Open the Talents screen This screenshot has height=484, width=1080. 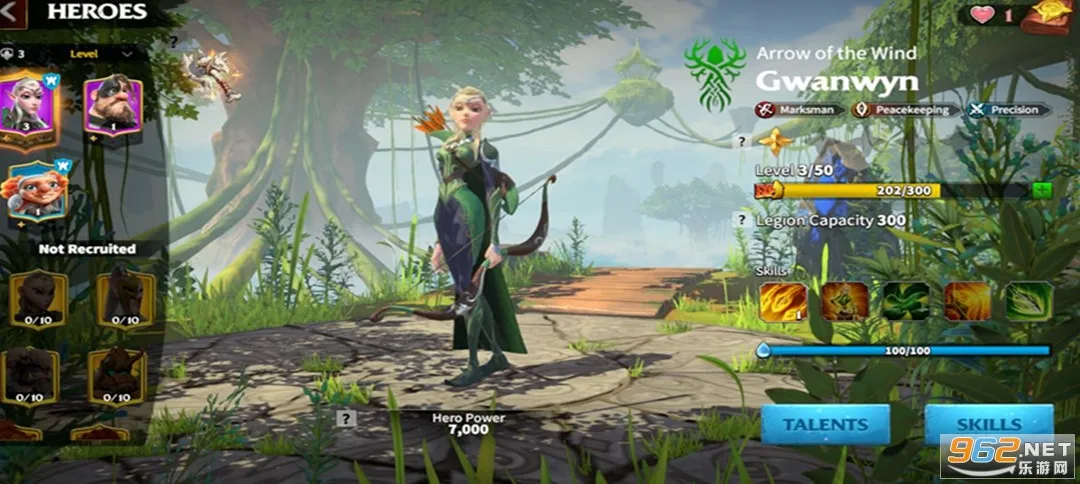[825, 424]
